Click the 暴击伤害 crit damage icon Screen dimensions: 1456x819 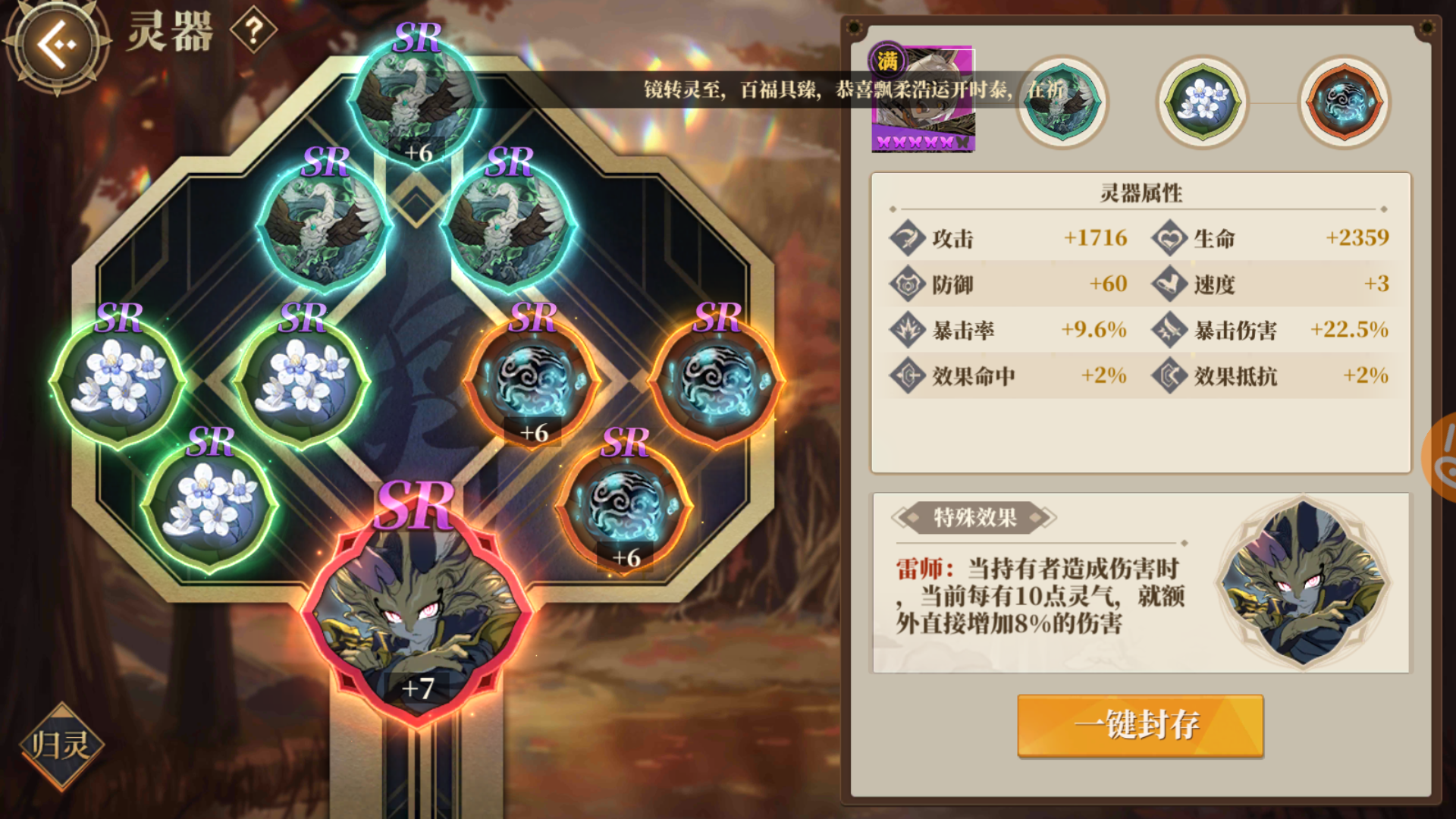[1168, 330]
